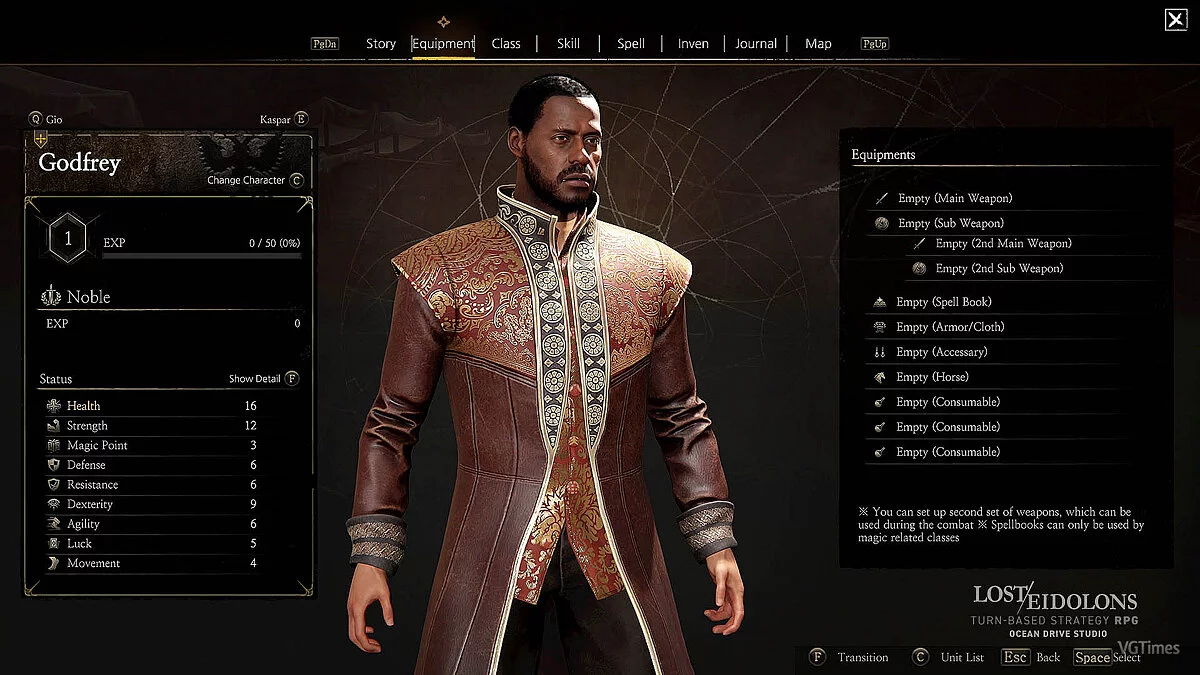Pick the Empty (2nd Sub Weapon) slot
The image size is (1200, 675).
[x=999, y=268]
